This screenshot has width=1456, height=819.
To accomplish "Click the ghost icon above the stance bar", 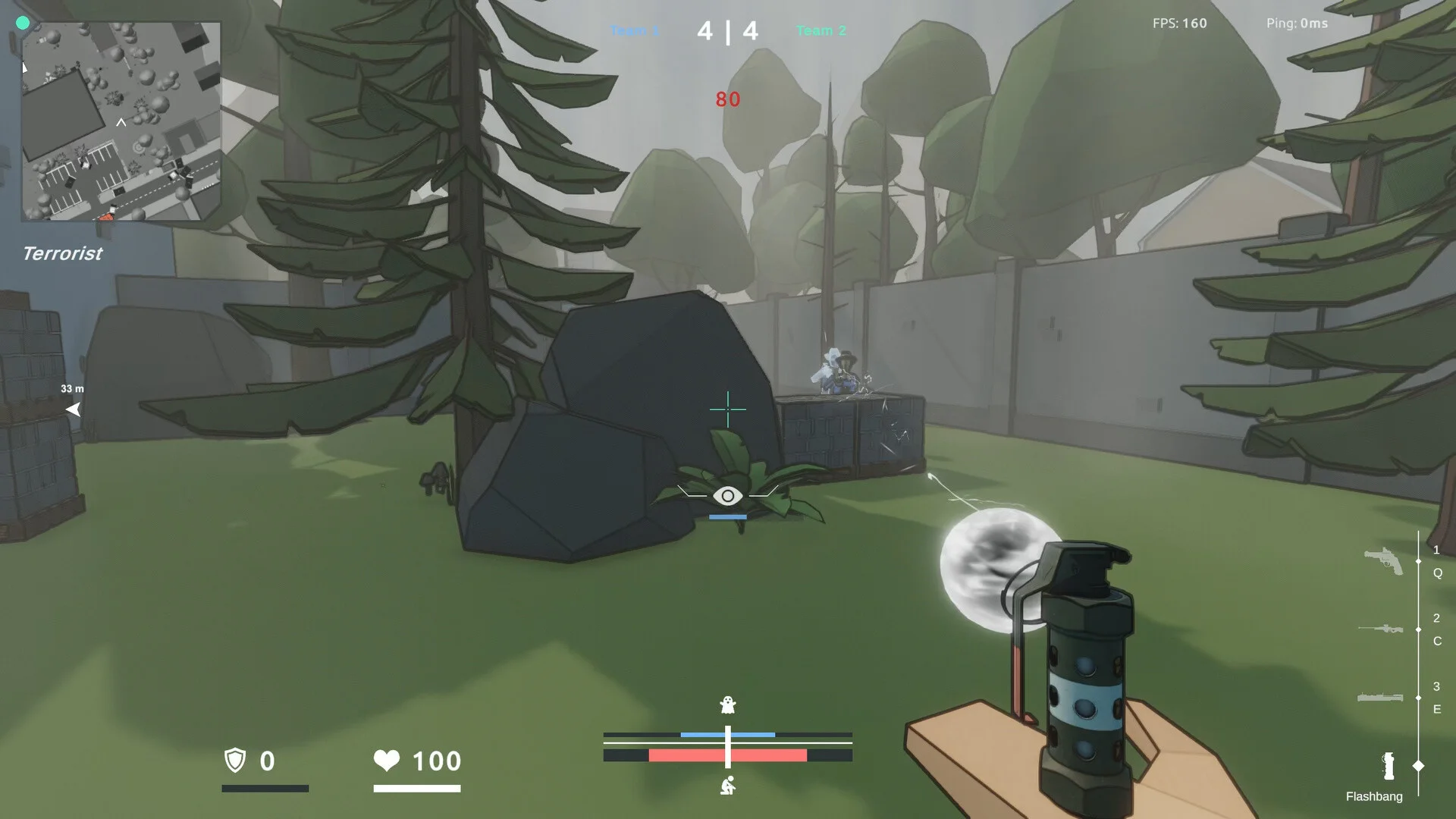I will point(727,705).
